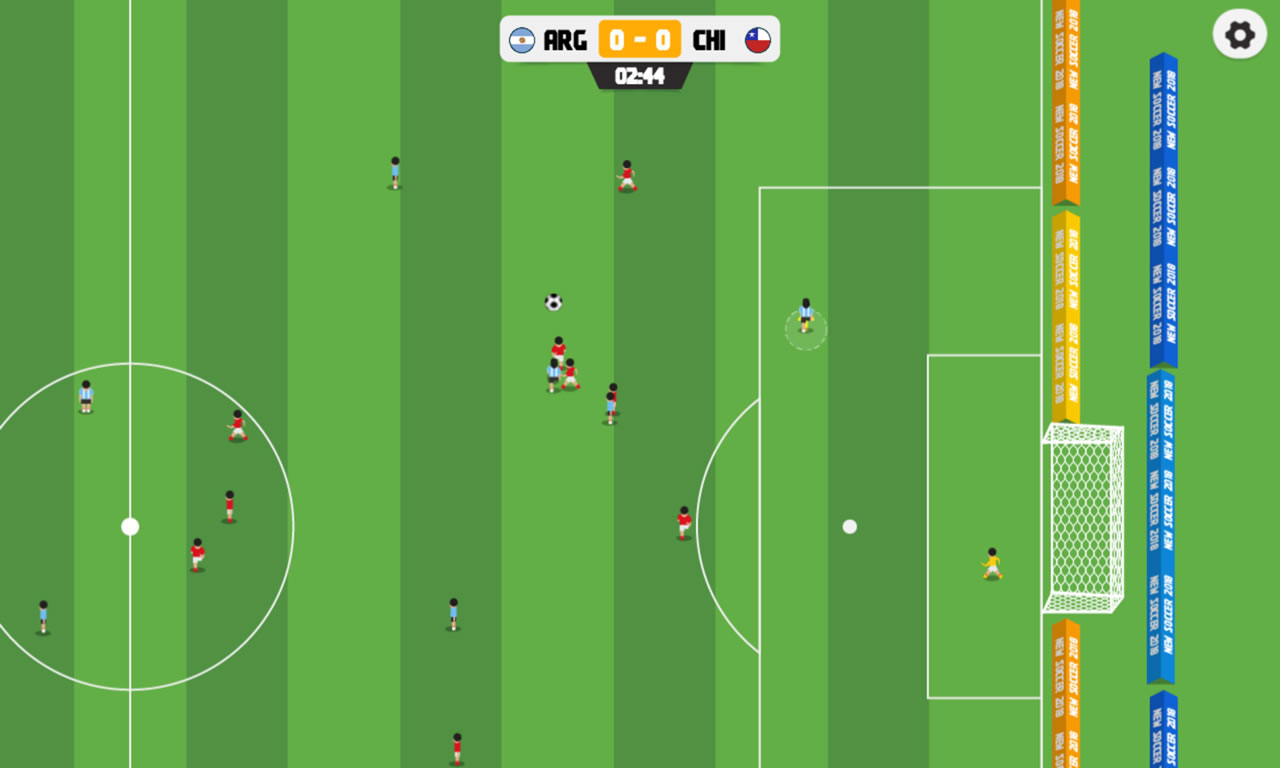Click the Chile flag on the scoreboard
This screenshot has height=768, width=1280.
point(758,41)
